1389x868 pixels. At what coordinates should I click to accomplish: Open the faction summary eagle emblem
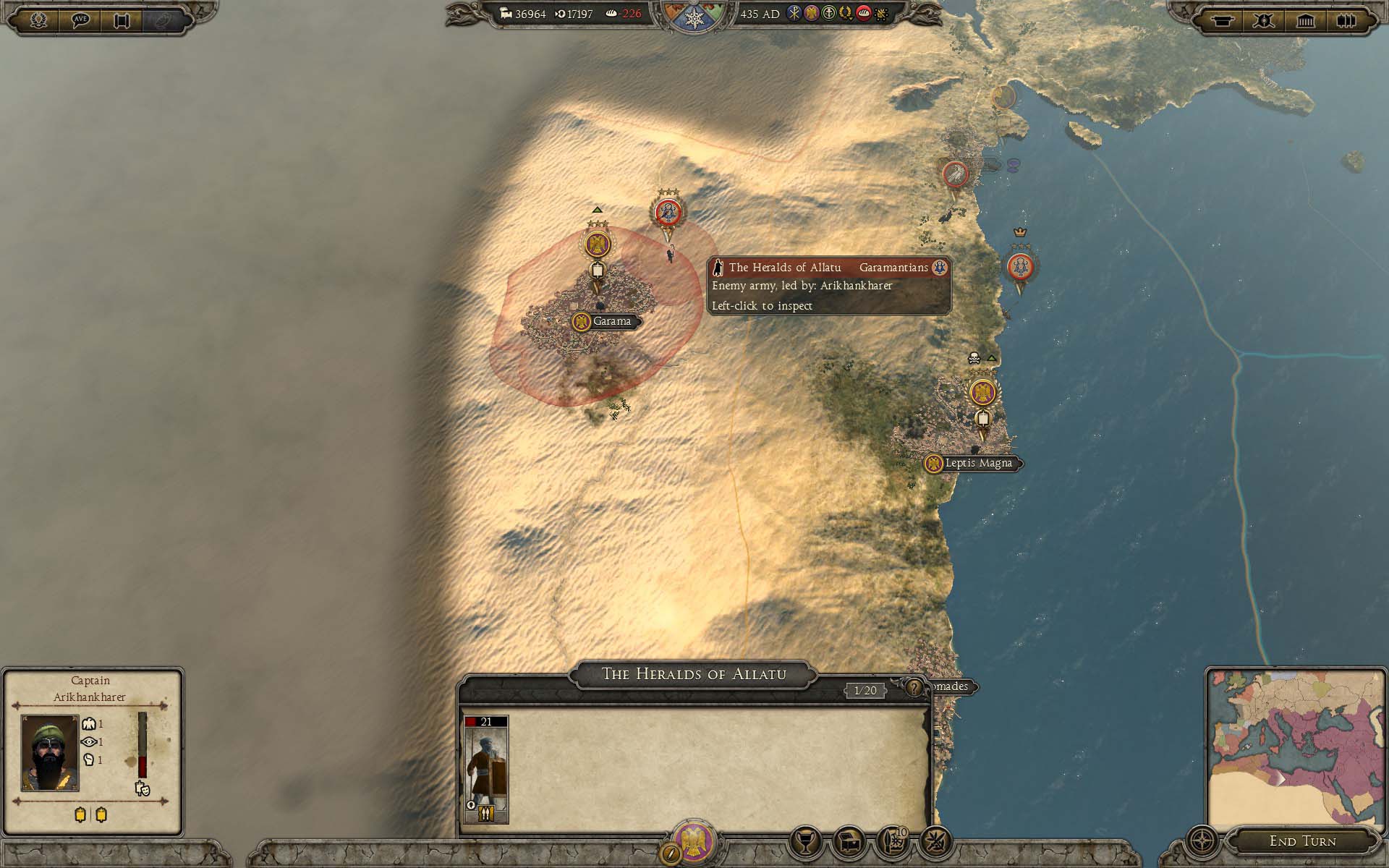tap(693, 841)
